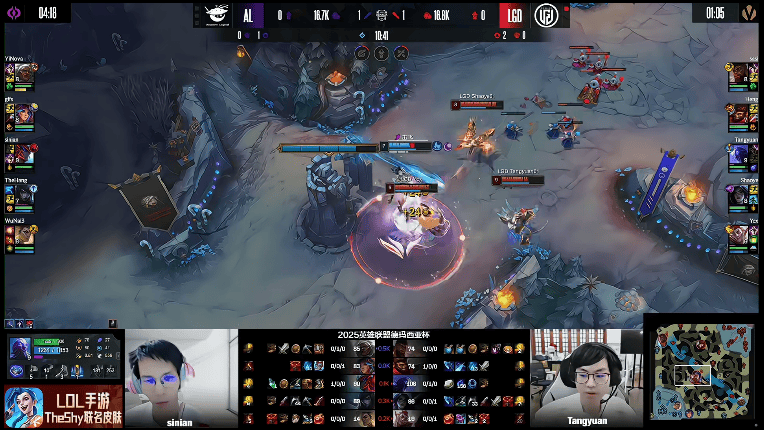This screenshot has height=430, width=764.
Task: Open the Tangyuan player webcam feed
Action: coord(586,377)
